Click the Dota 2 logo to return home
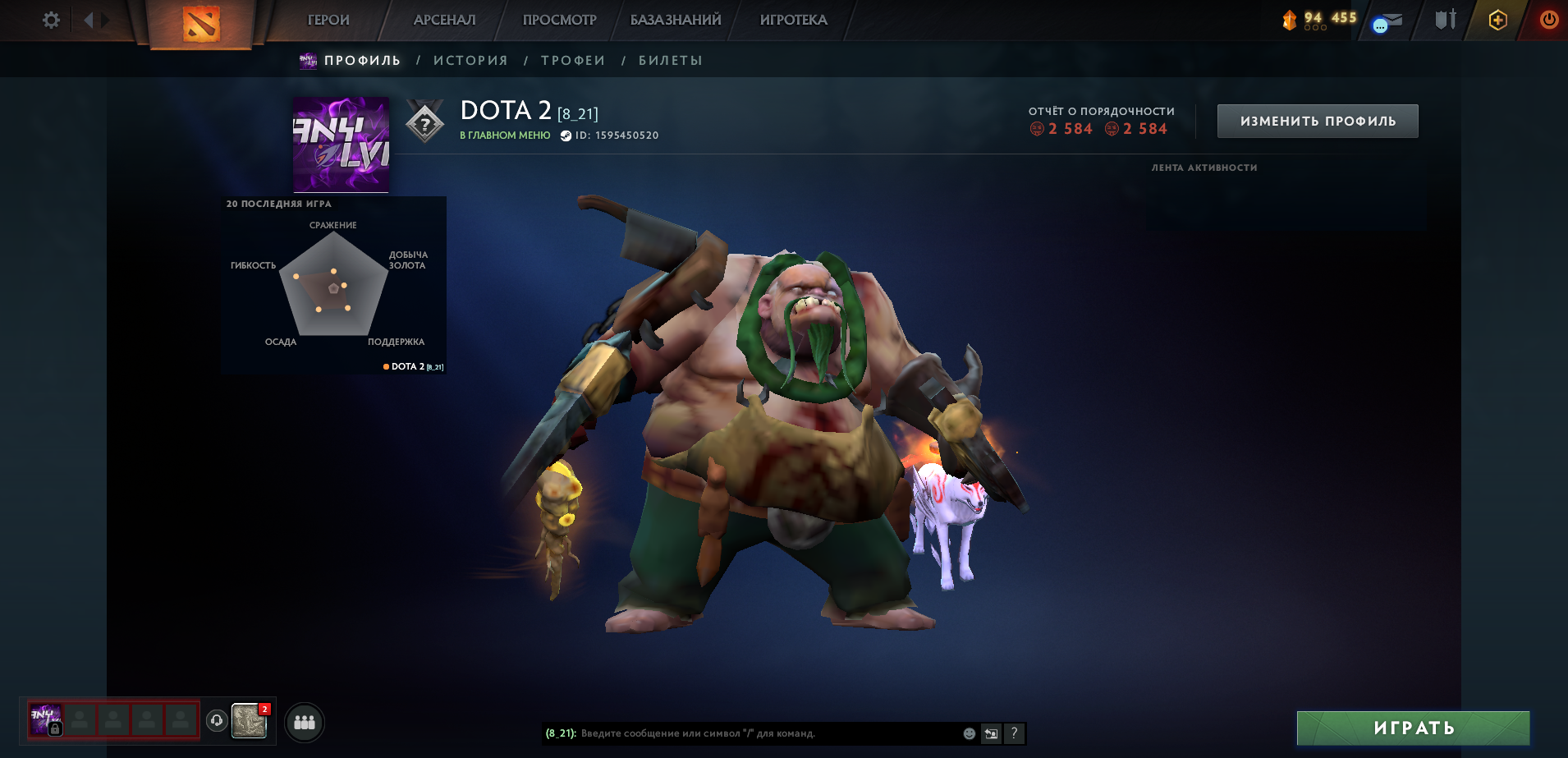This screenshot has height=758, width=1568. click(x=199, y=21)
